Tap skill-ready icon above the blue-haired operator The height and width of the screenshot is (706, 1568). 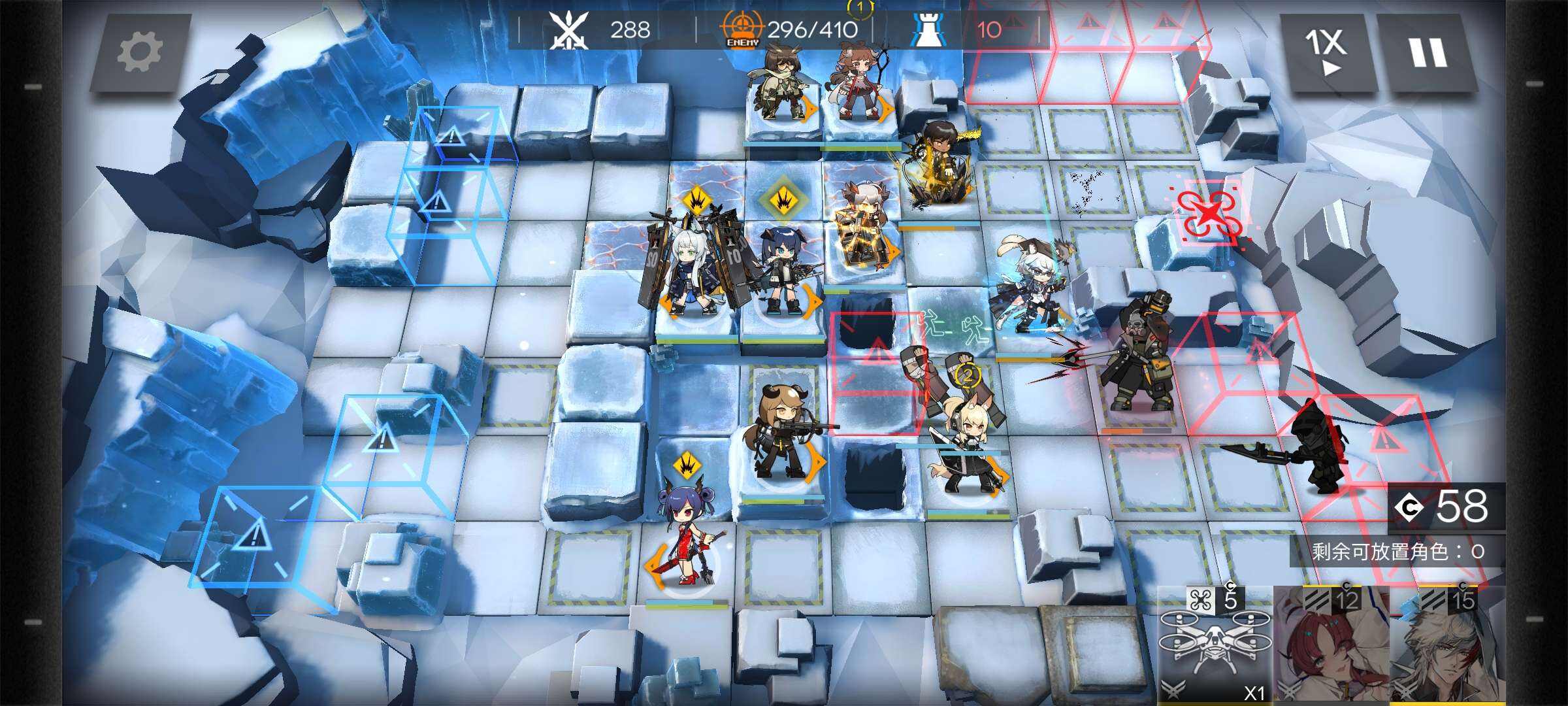(782, 201)
